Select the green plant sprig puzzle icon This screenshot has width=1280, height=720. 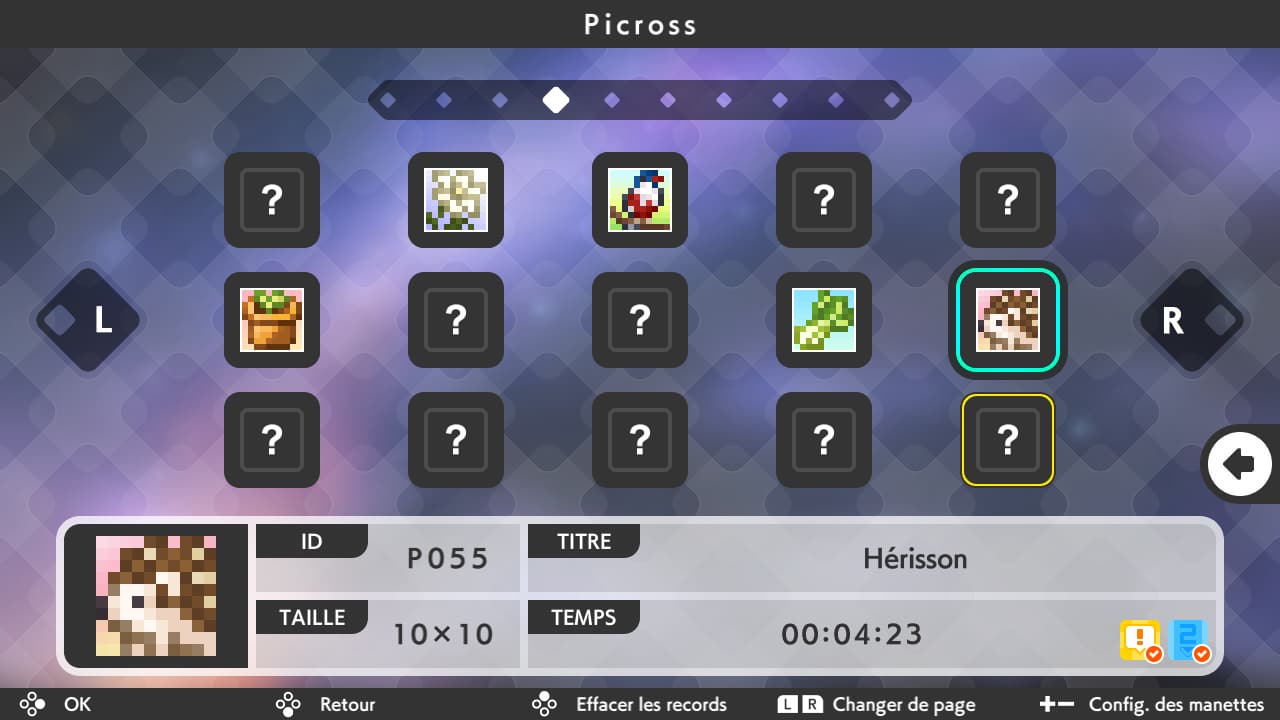823,320
